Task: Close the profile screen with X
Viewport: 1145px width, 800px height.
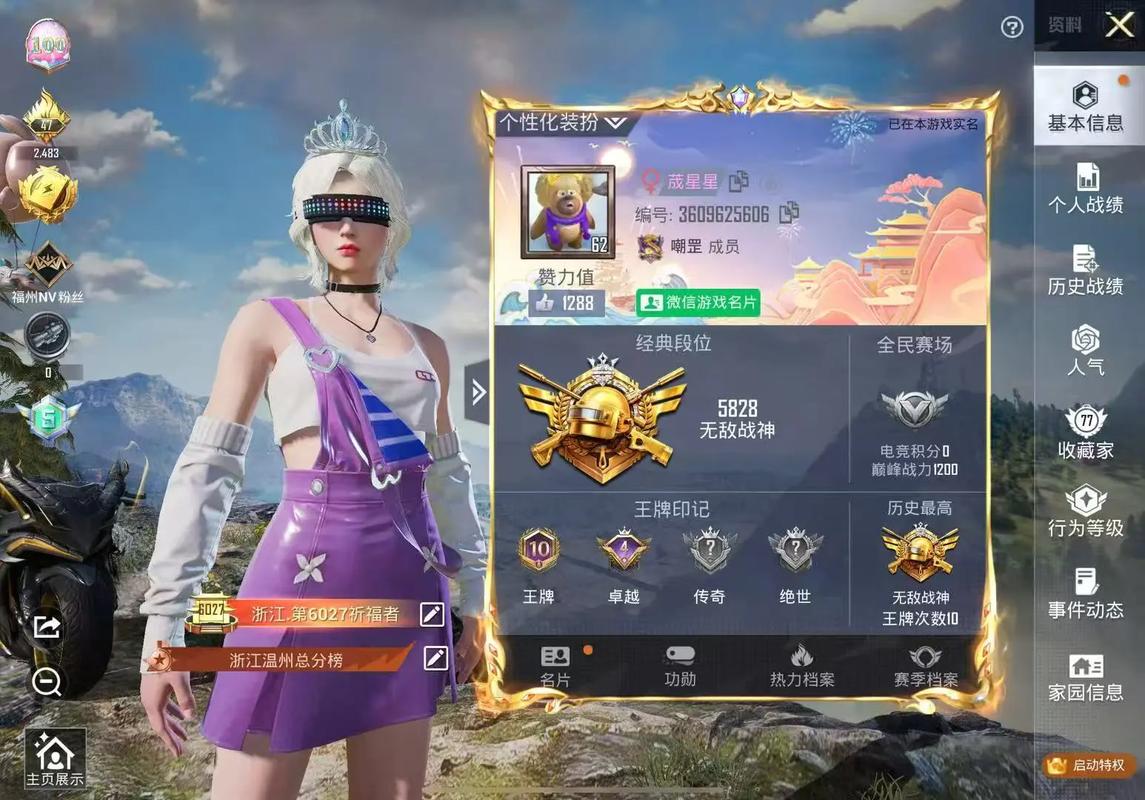Action: pyautogui.click(x=1119, y=26)
